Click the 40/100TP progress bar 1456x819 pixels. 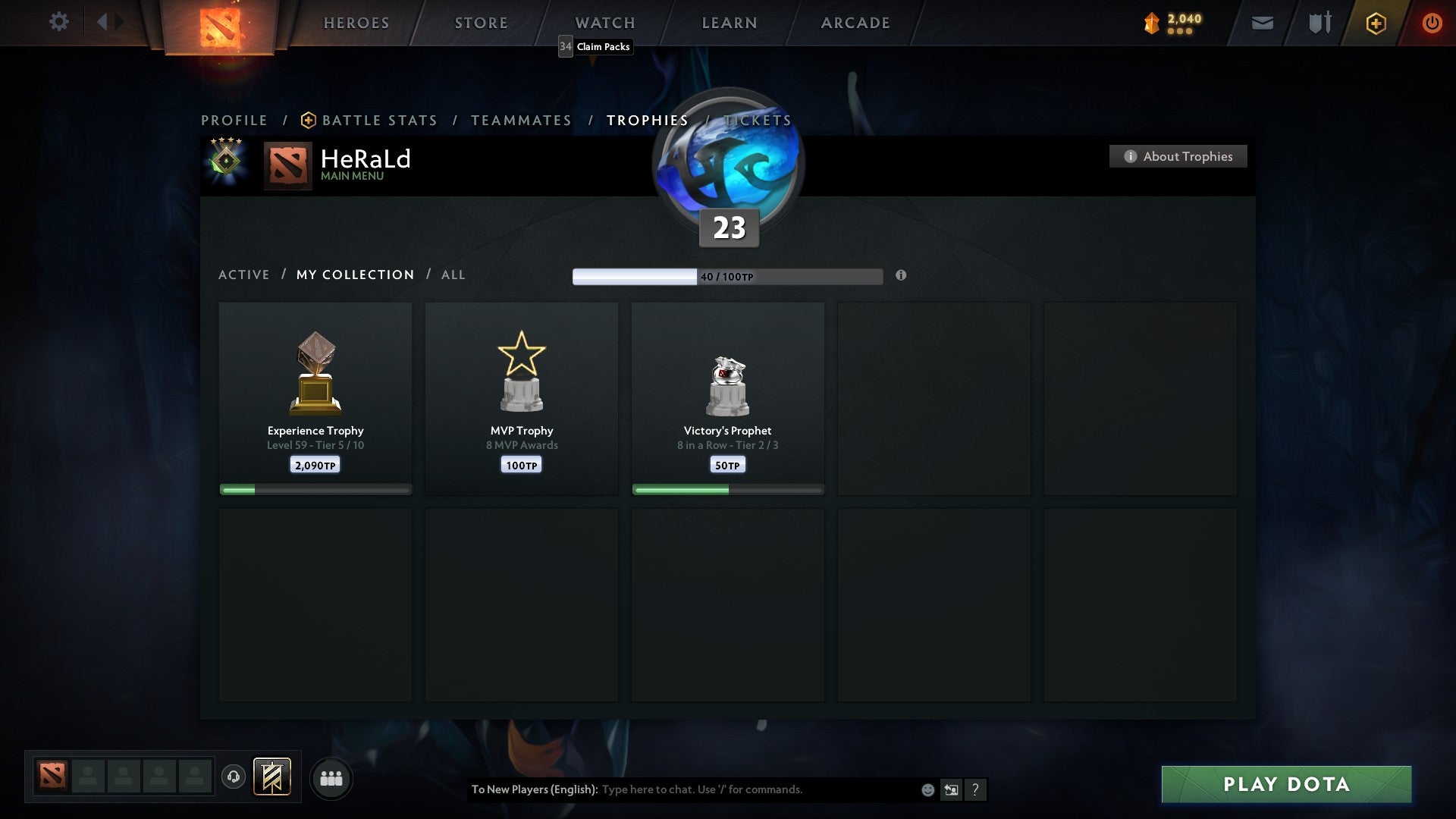pyautogui.click(x=728, y=277)
